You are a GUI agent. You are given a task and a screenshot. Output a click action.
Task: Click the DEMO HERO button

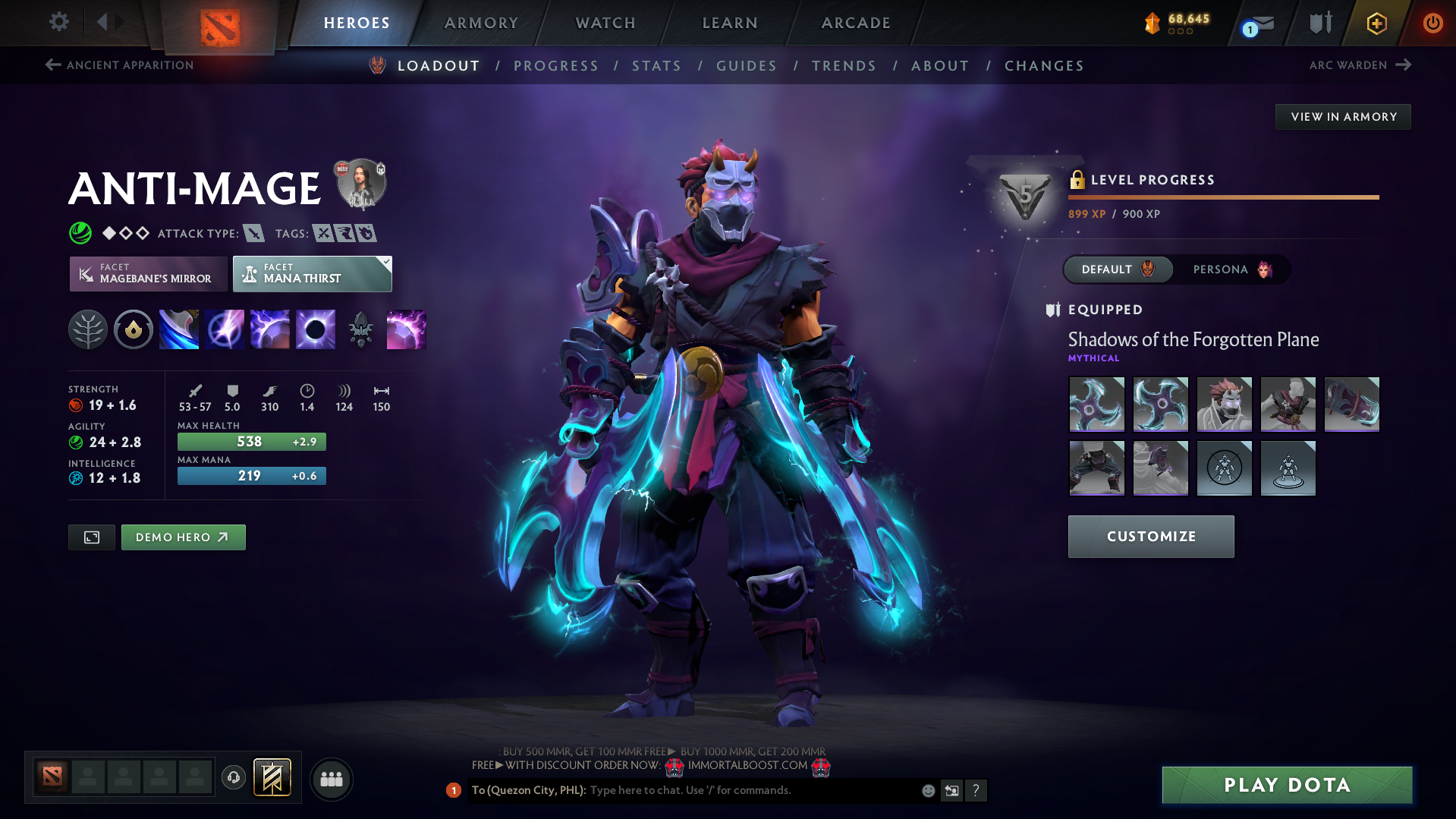pos(183,537)
